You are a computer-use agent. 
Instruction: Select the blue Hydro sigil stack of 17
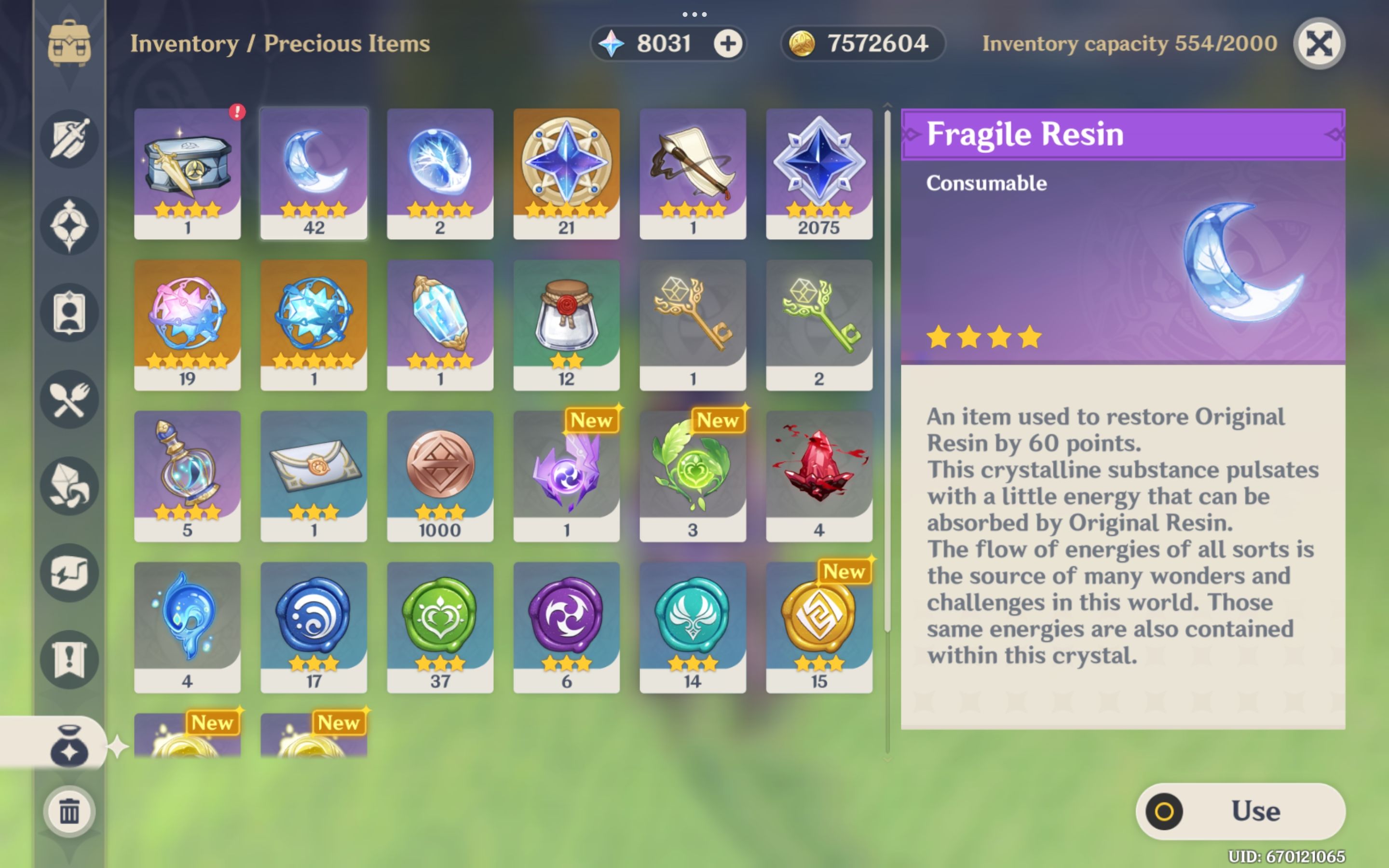(x=313, y=627)
